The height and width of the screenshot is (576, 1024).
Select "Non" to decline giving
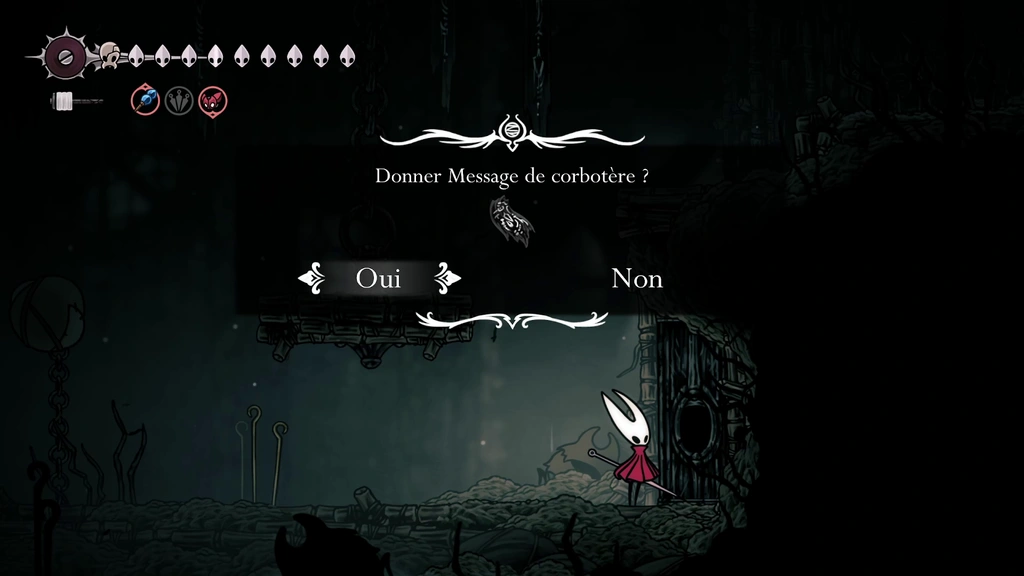point(636,278)
